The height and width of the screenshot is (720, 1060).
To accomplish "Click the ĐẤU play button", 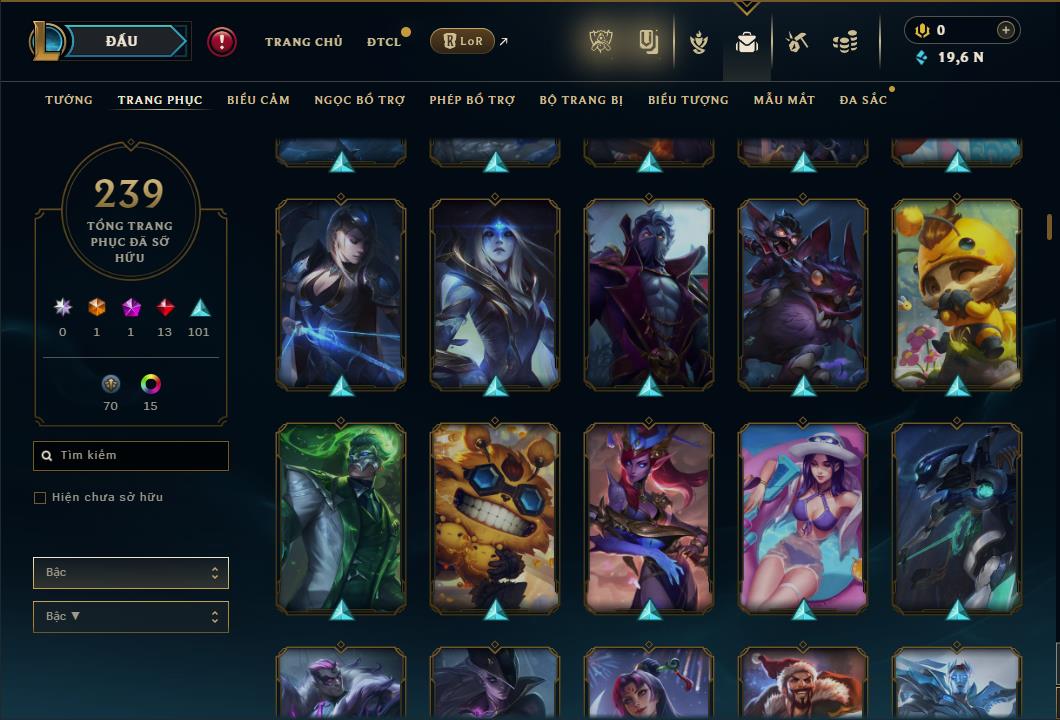I will (x=122, y=41).
